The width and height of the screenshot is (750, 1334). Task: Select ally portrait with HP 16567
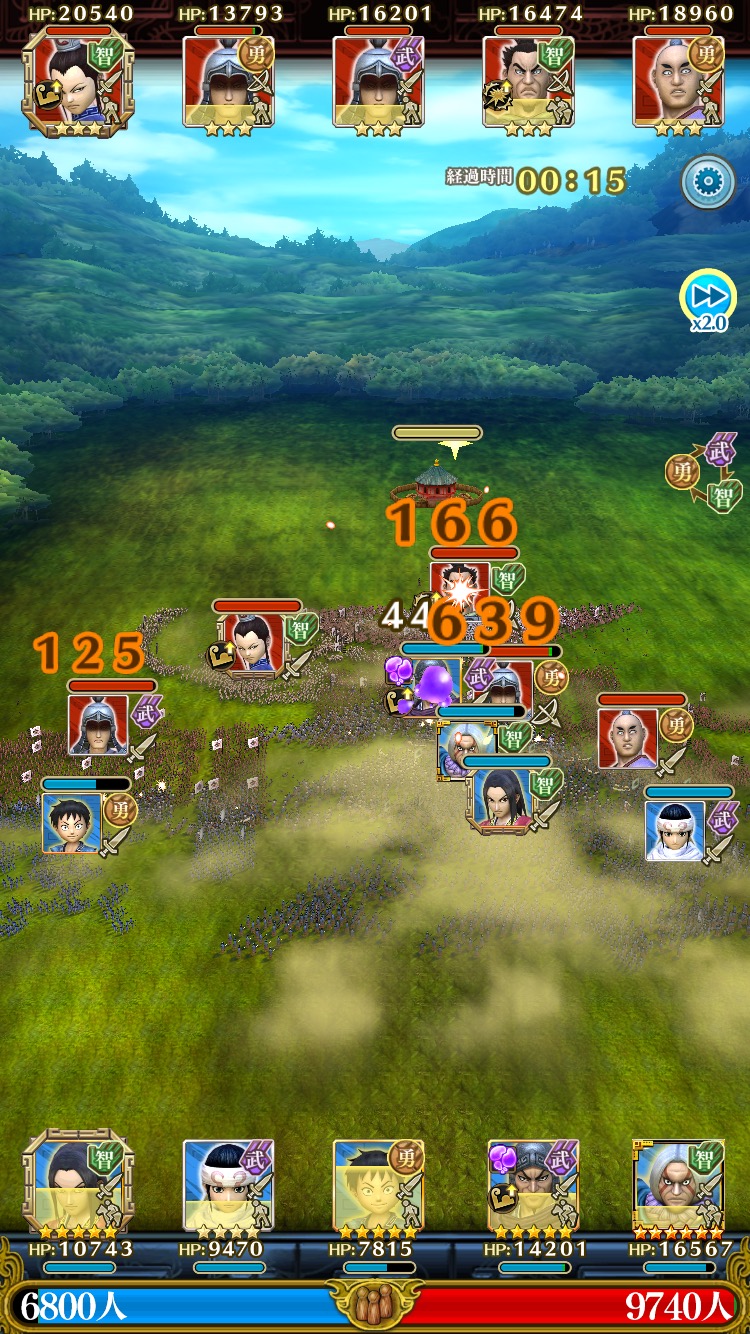pos(678,1185)
